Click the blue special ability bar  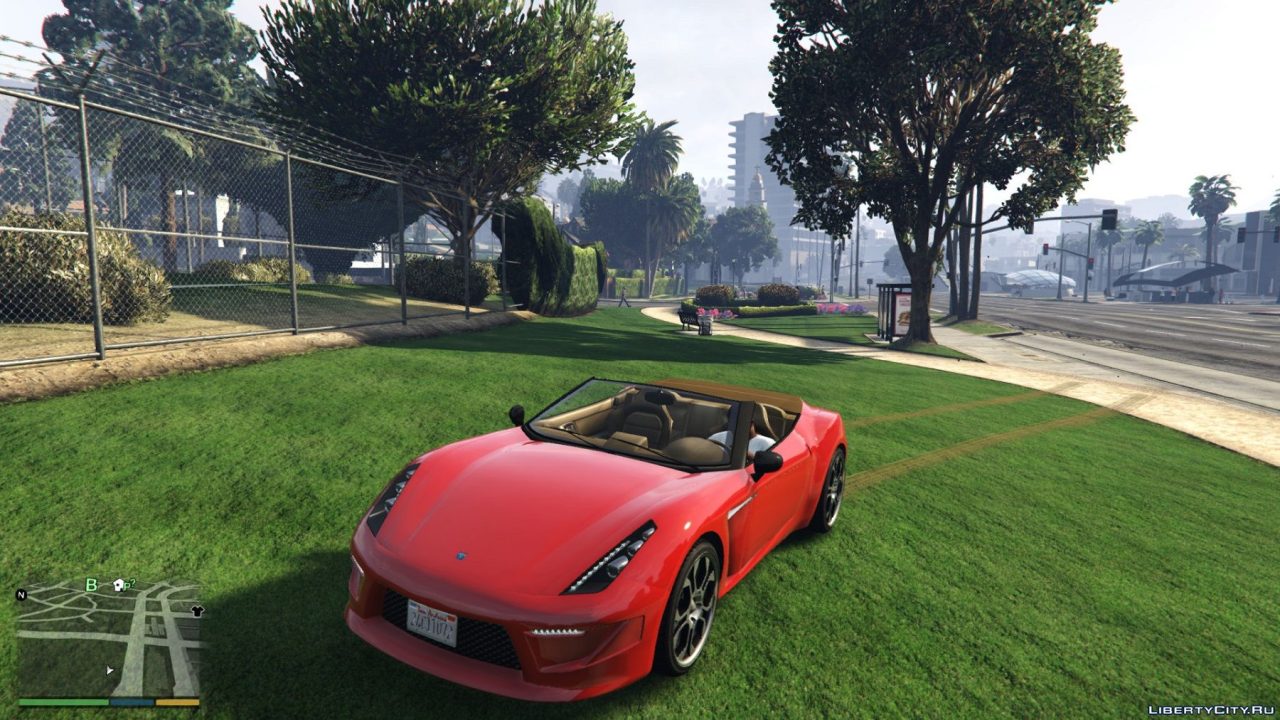pos(131,702)
